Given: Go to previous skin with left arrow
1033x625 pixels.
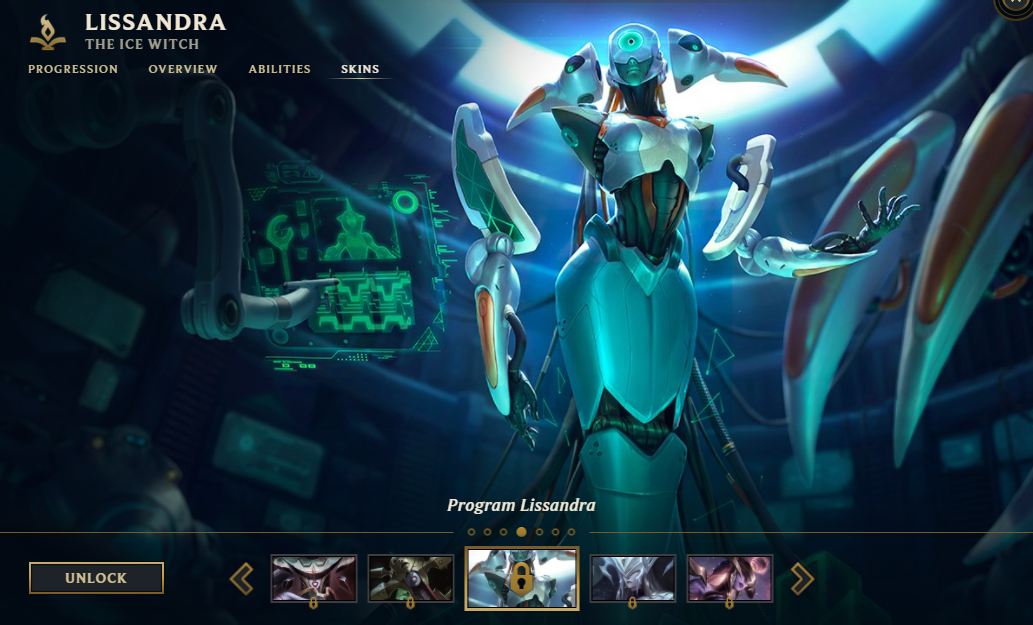Looking at the screenshot, I should point(242,578).
